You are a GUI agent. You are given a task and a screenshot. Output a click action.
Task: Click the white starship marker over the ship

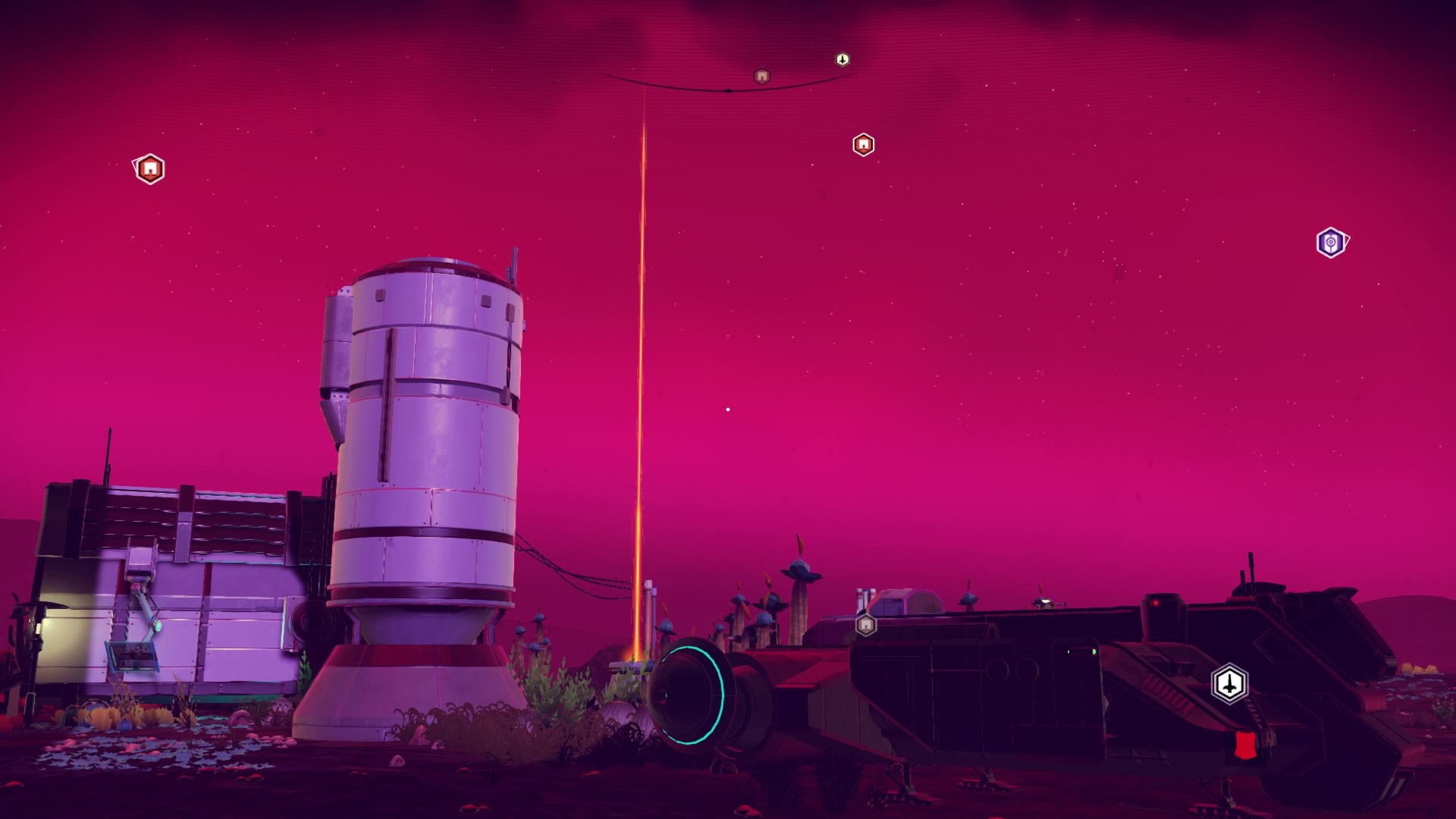(1229, 684)
